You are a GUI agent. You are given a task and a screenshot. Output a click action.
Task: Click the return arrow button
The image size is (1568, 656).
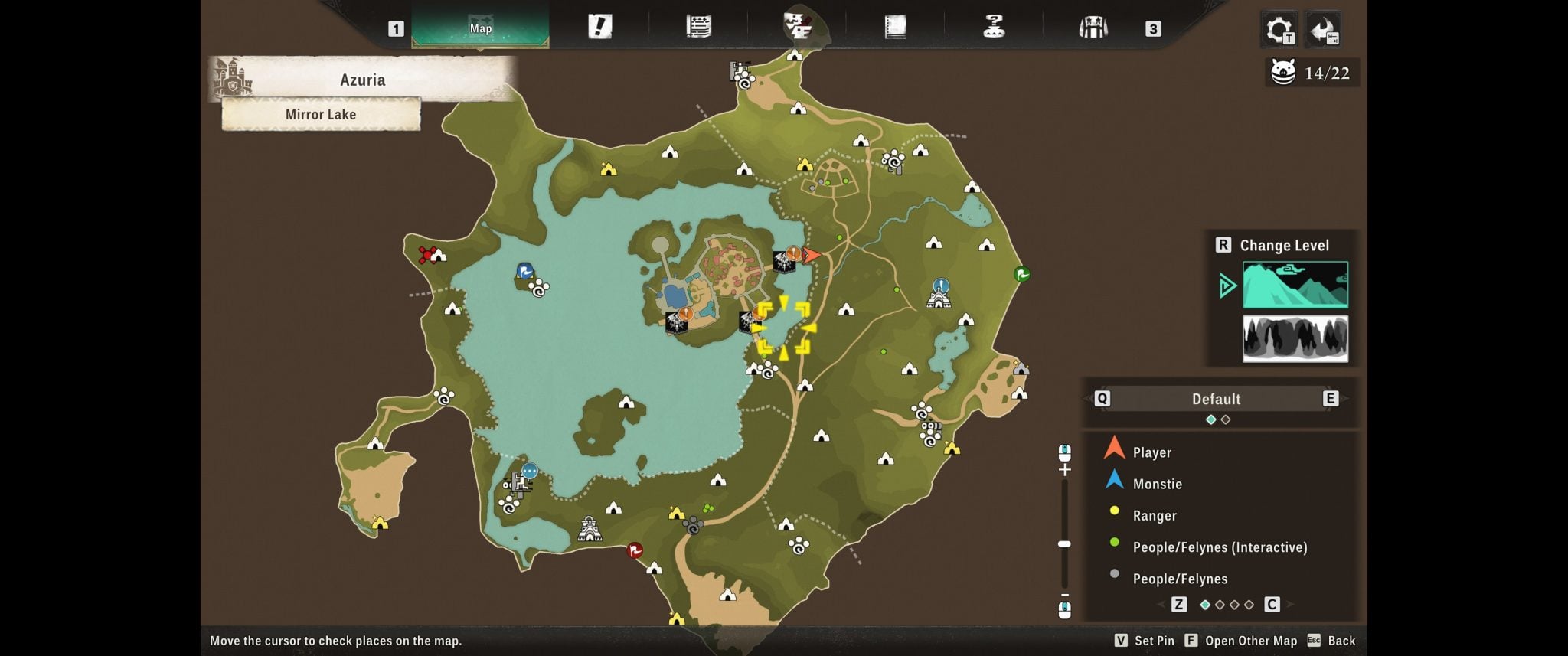tap(1323, 30)
